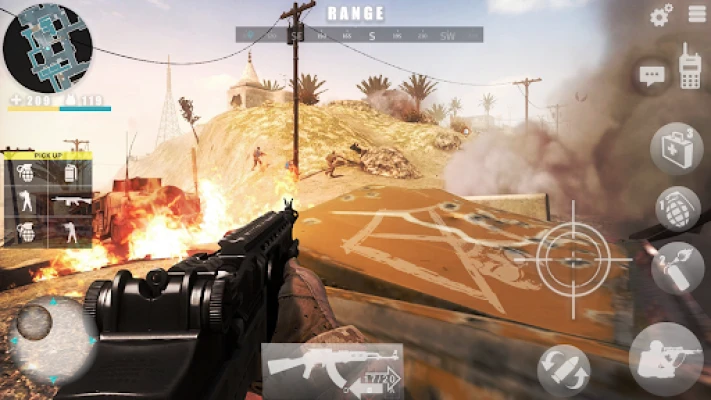The height and width of the screenshot is (400, 711).
Task: Use the medkit button
Action: pyautogui.click(x=676, y=148)
